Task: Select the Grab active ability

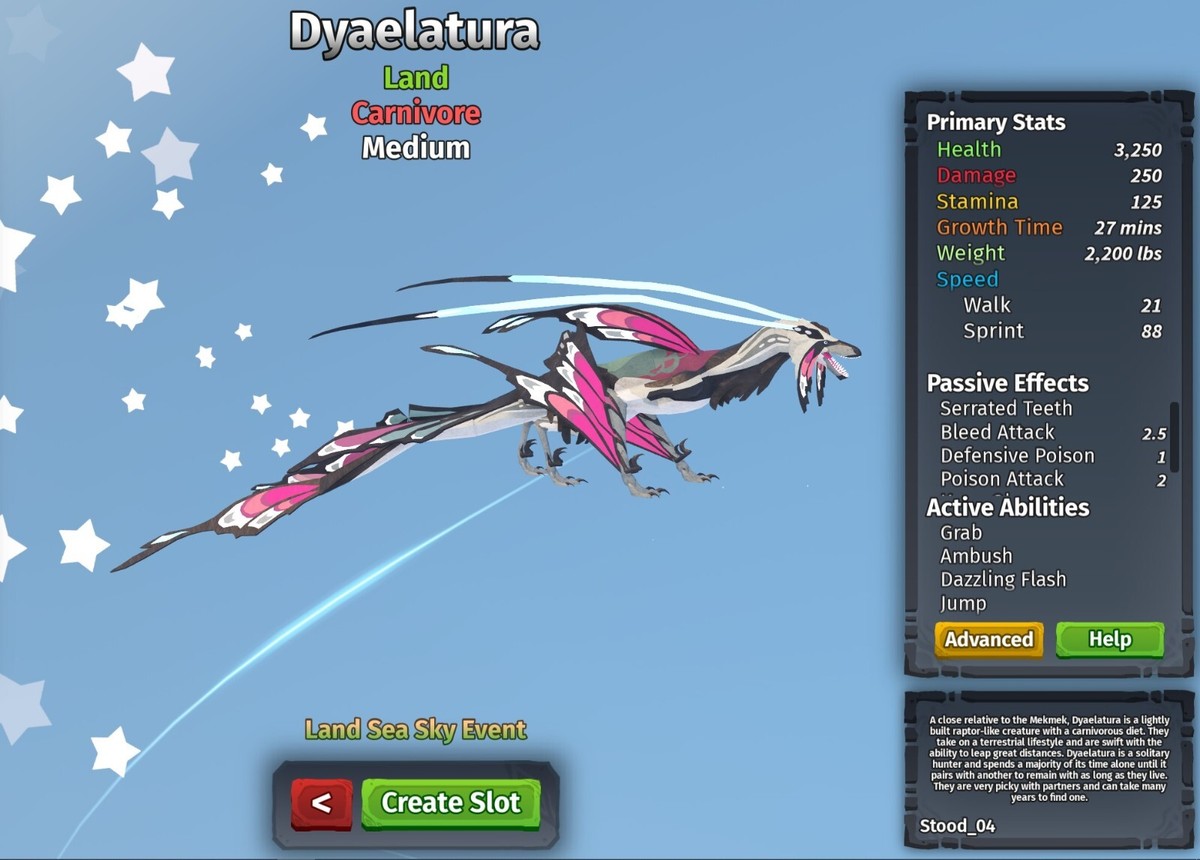Action: pyautogui.click(x=961, y=533)
